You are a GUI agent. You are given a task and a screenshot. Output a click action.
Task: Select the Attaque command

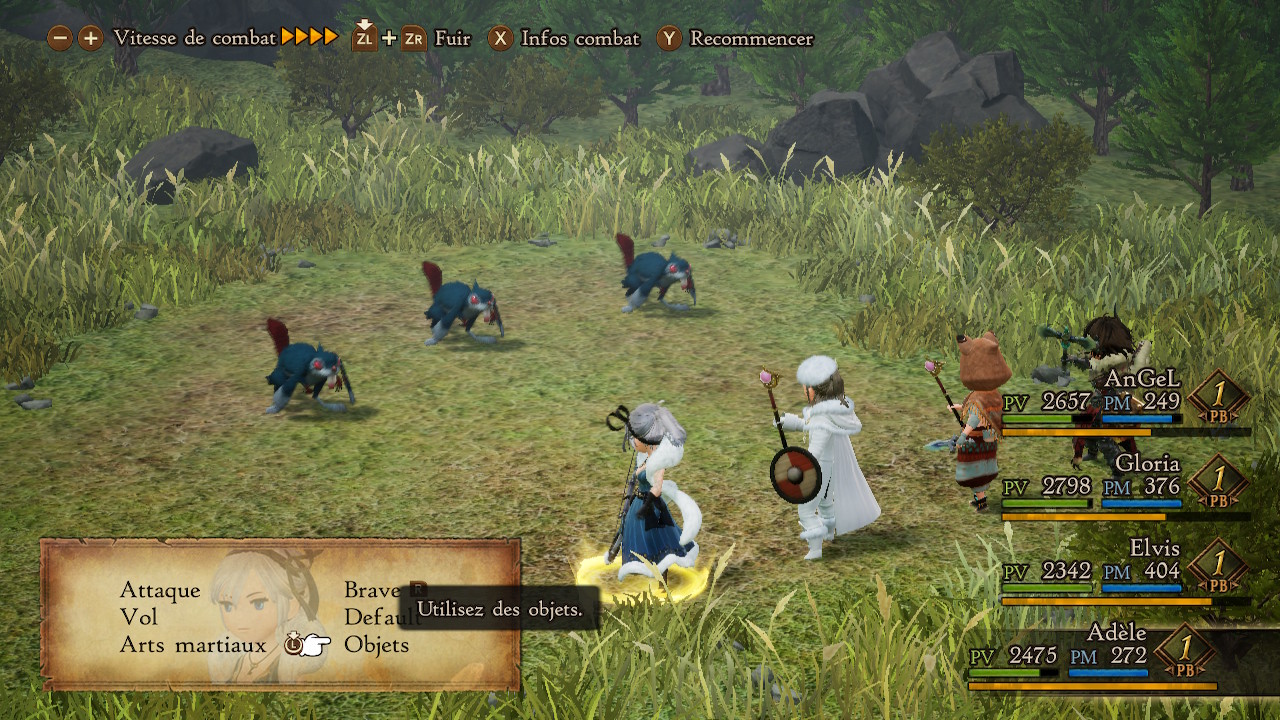[160, 591]
